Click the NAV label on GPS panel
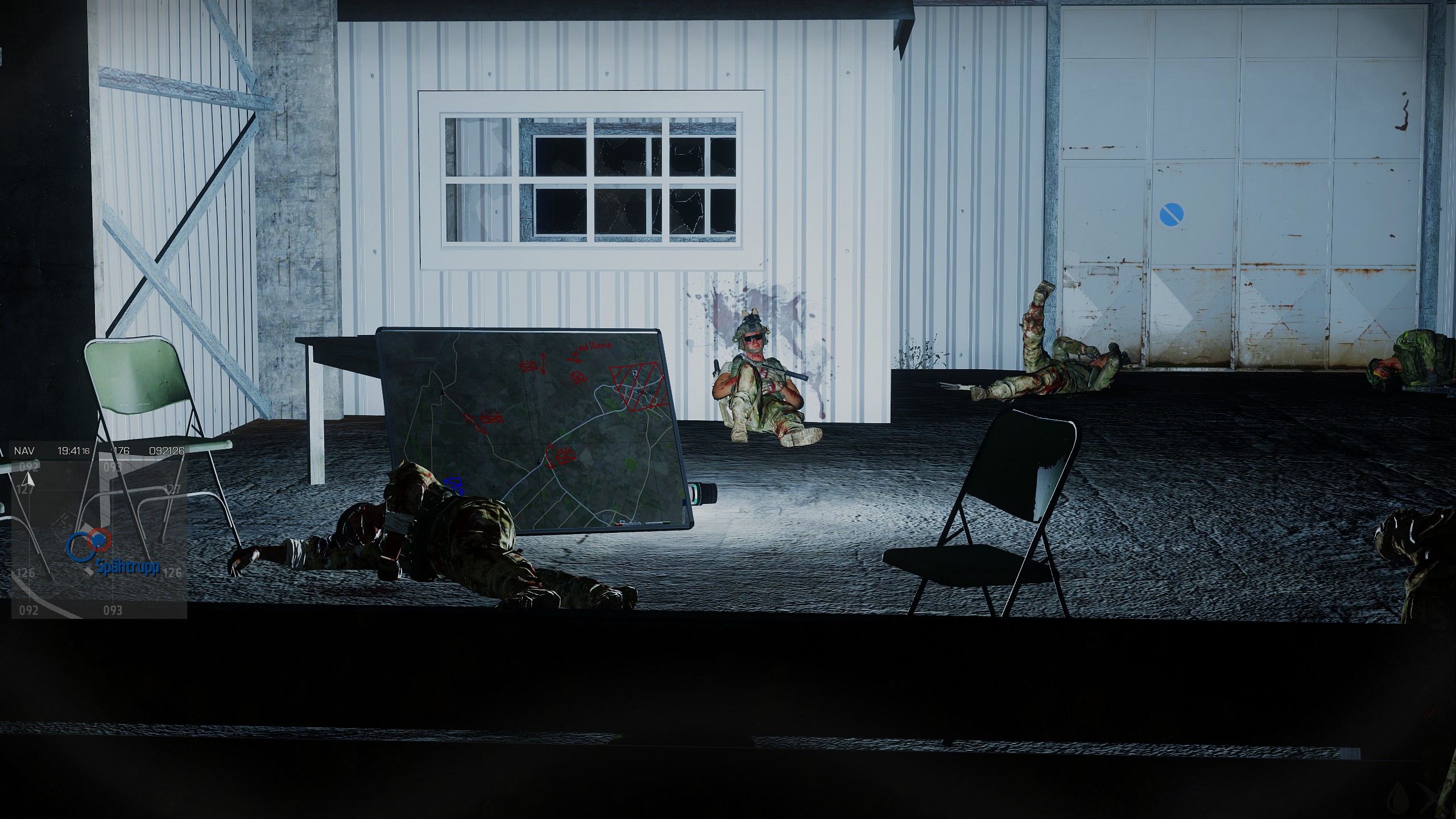The width and height of the screenshot is (1456, 819). (24, 451)
